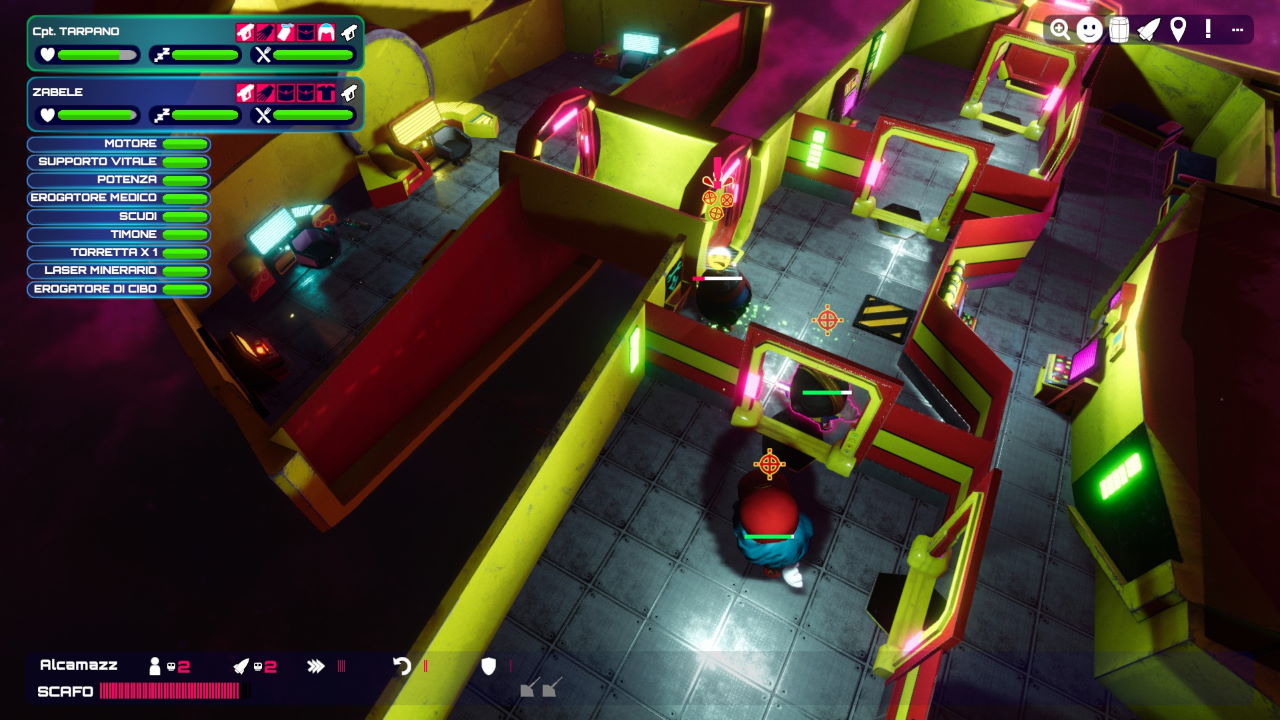Click the magnifying glass zoom icon
This screenshot has width=1280, height=720.
click(1060, 30)
